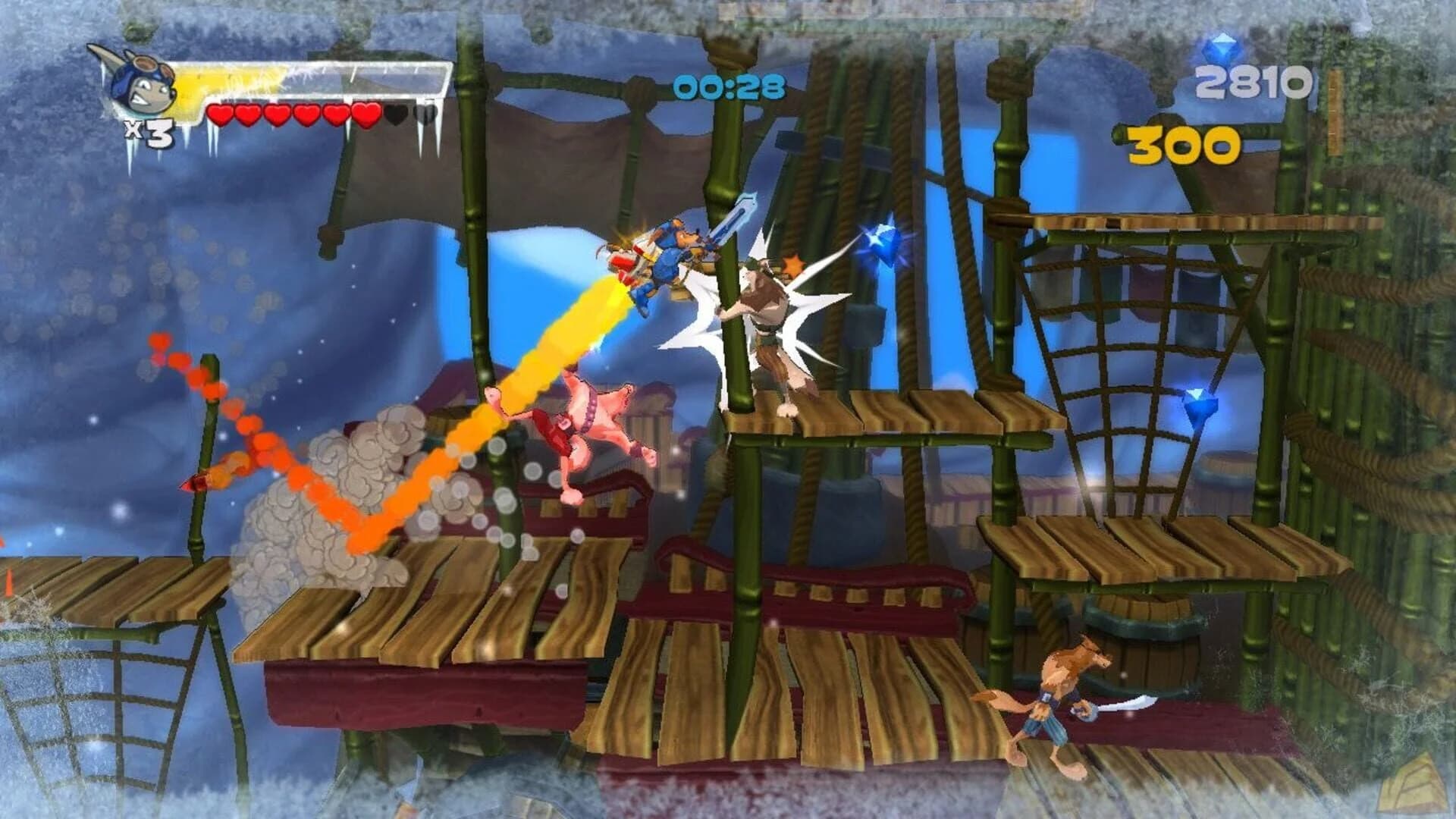Click the blue gem near the enemy hit

pos(887,243)
